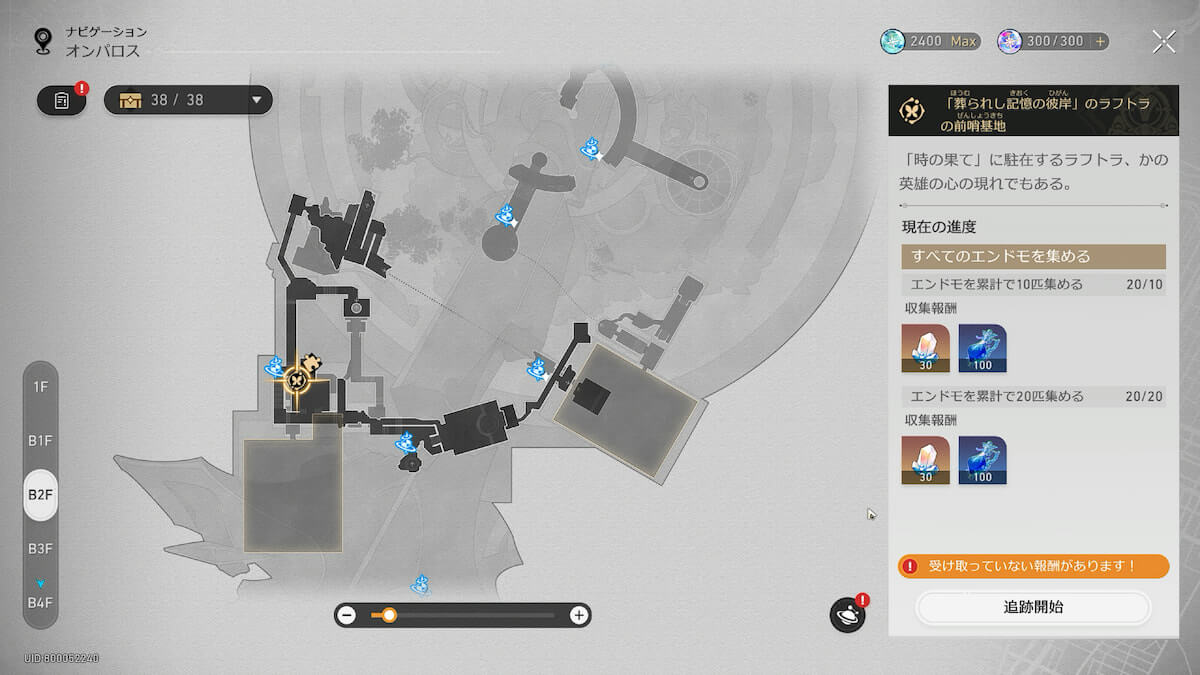Click the map zoom slider handle
Image resolution: width=1200 pixels, height=675 pixels.
pyautogui.click(x=389, y=615)
